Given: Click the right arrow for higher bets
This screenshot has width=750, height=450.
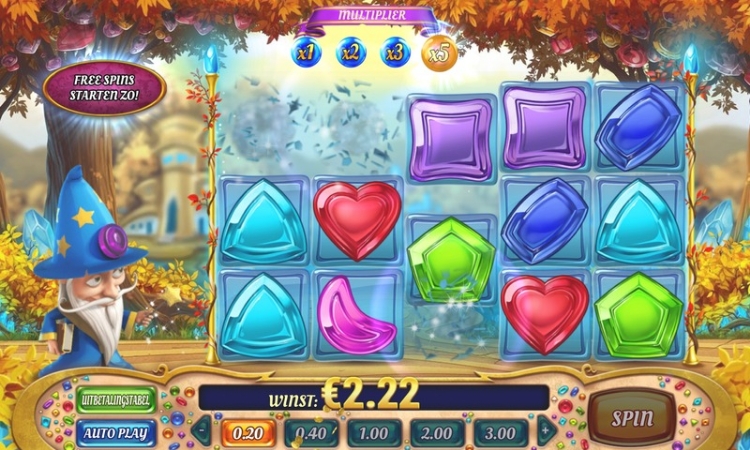Looking at the screenshot, I should [546, 432].
